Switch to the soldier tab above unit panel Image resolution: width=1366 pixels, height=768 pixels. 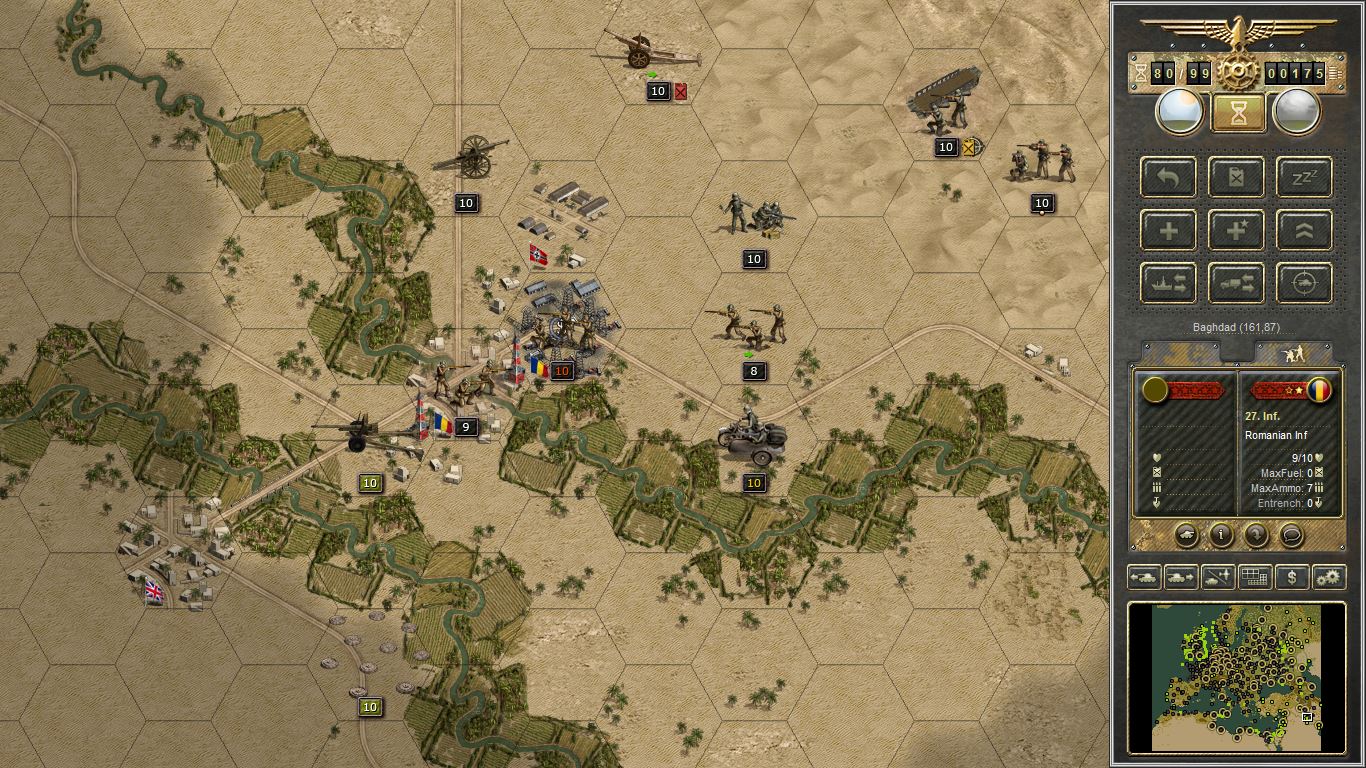1295,352
